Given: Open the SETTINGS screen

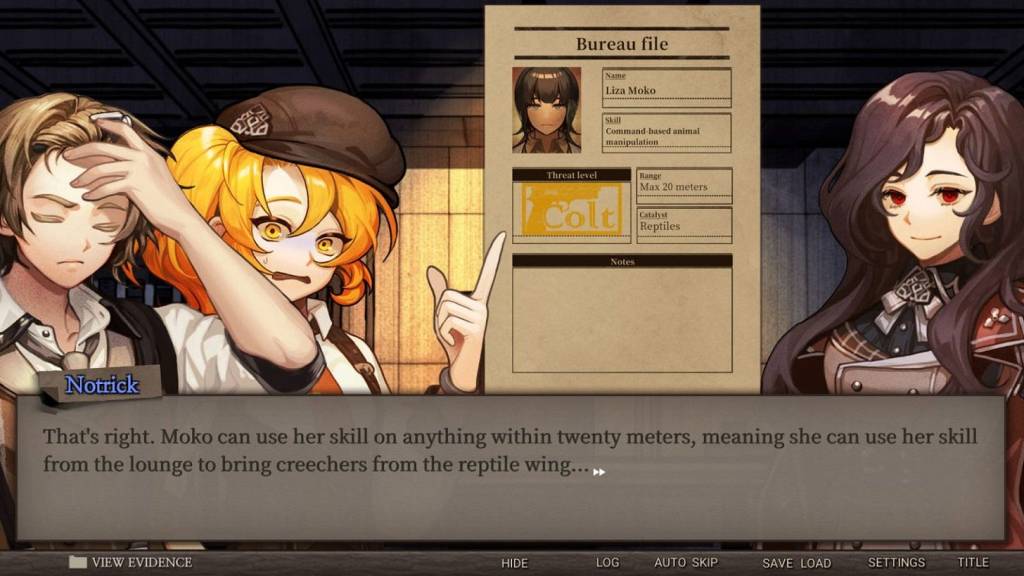Looking at the screenshot, I should (x=896, y=563).
